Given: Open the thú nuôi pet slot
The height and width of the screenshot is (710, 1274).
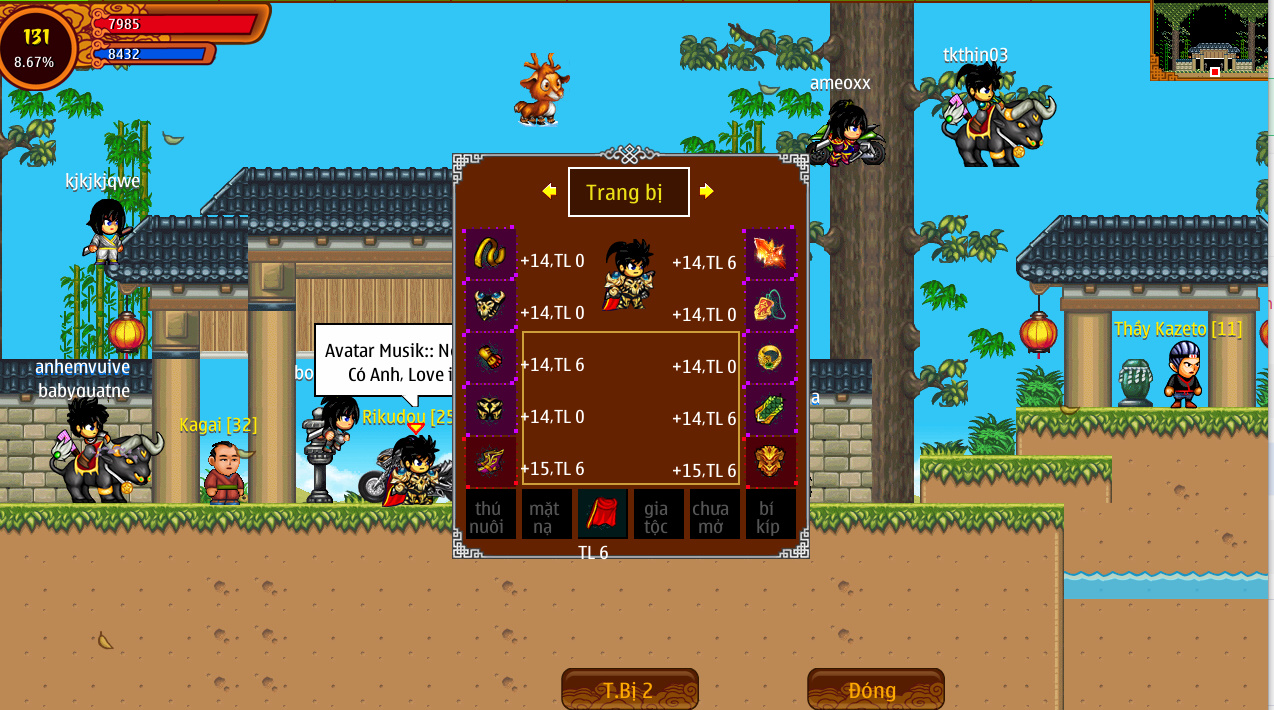Looking at the screenshot, I should pos(490,514).
